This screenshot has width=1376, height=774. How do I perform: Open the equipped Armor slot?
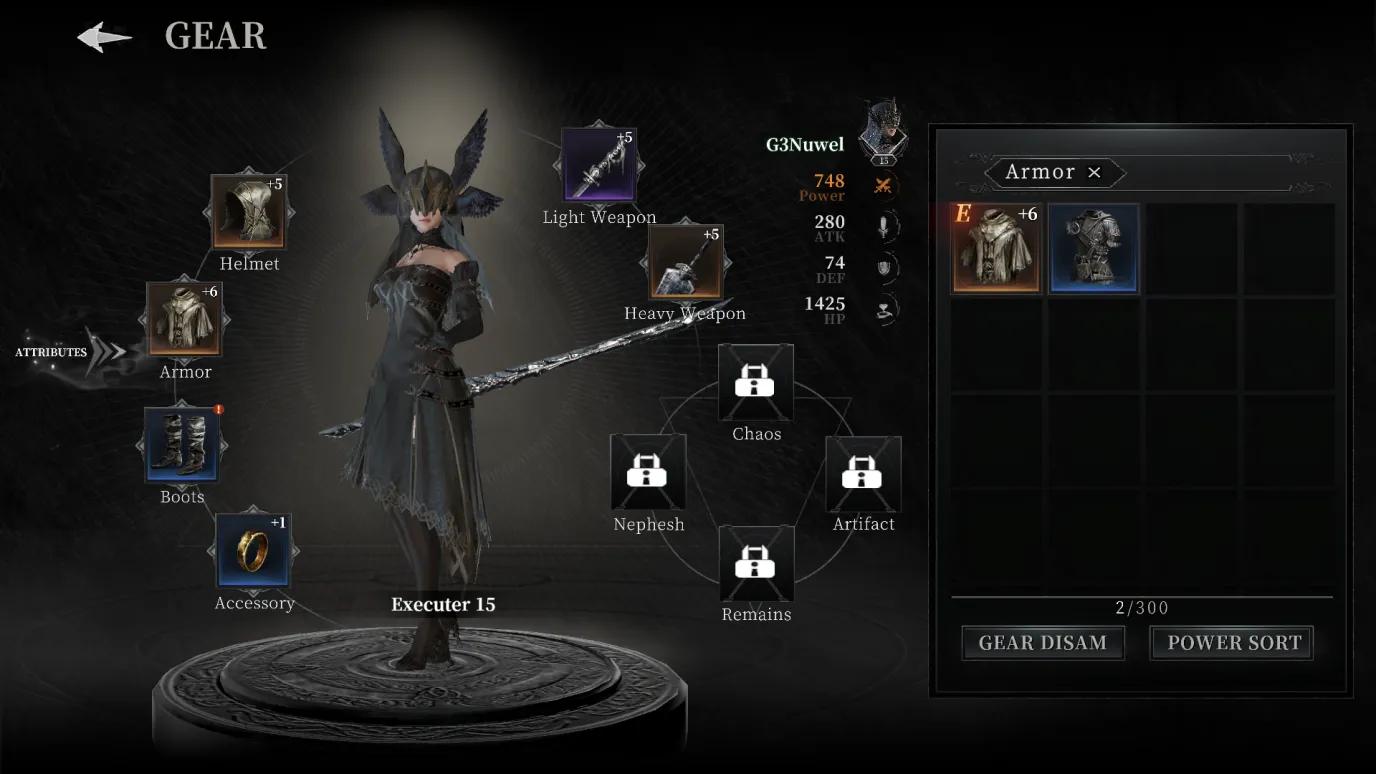[x=184, y=319]
